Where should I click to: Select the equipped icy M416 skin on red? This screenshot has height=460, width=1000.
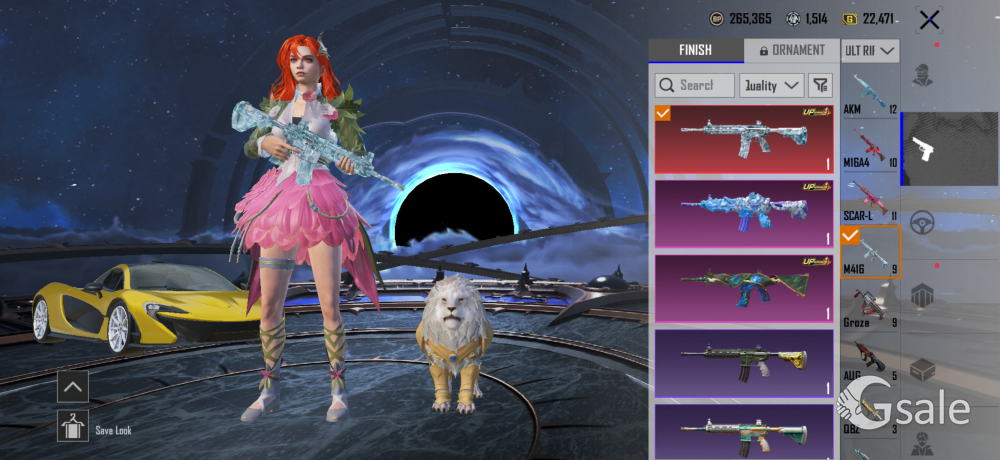point(743,139)
